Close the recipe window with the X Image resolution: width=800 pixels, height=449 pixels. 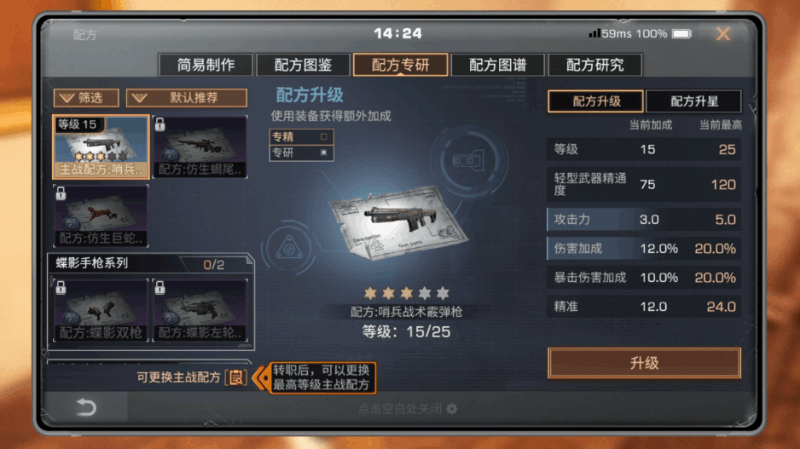(x=722, y=34)
